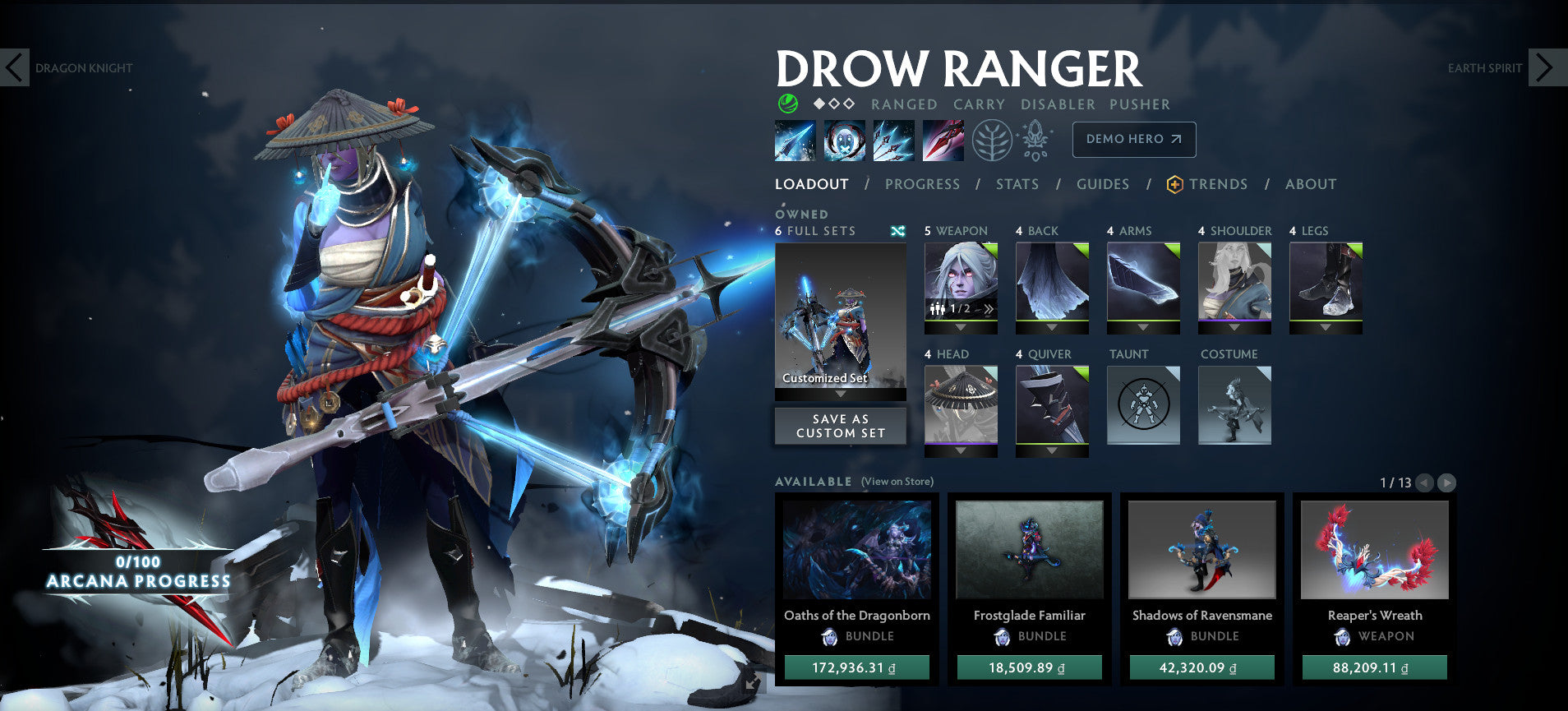View the Multishot ability icon
This screenshot has width=1568, height=711.
893,140
